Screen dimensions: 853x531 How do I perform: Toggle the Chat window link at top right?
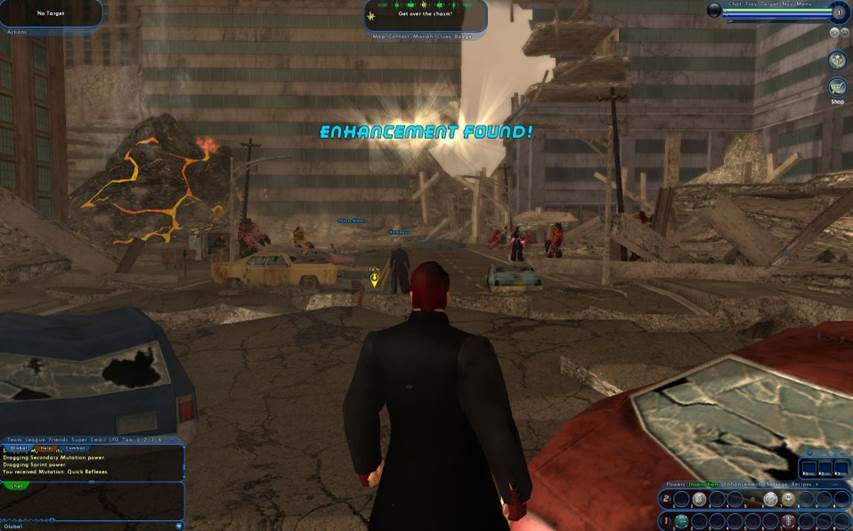pos(736,4)
